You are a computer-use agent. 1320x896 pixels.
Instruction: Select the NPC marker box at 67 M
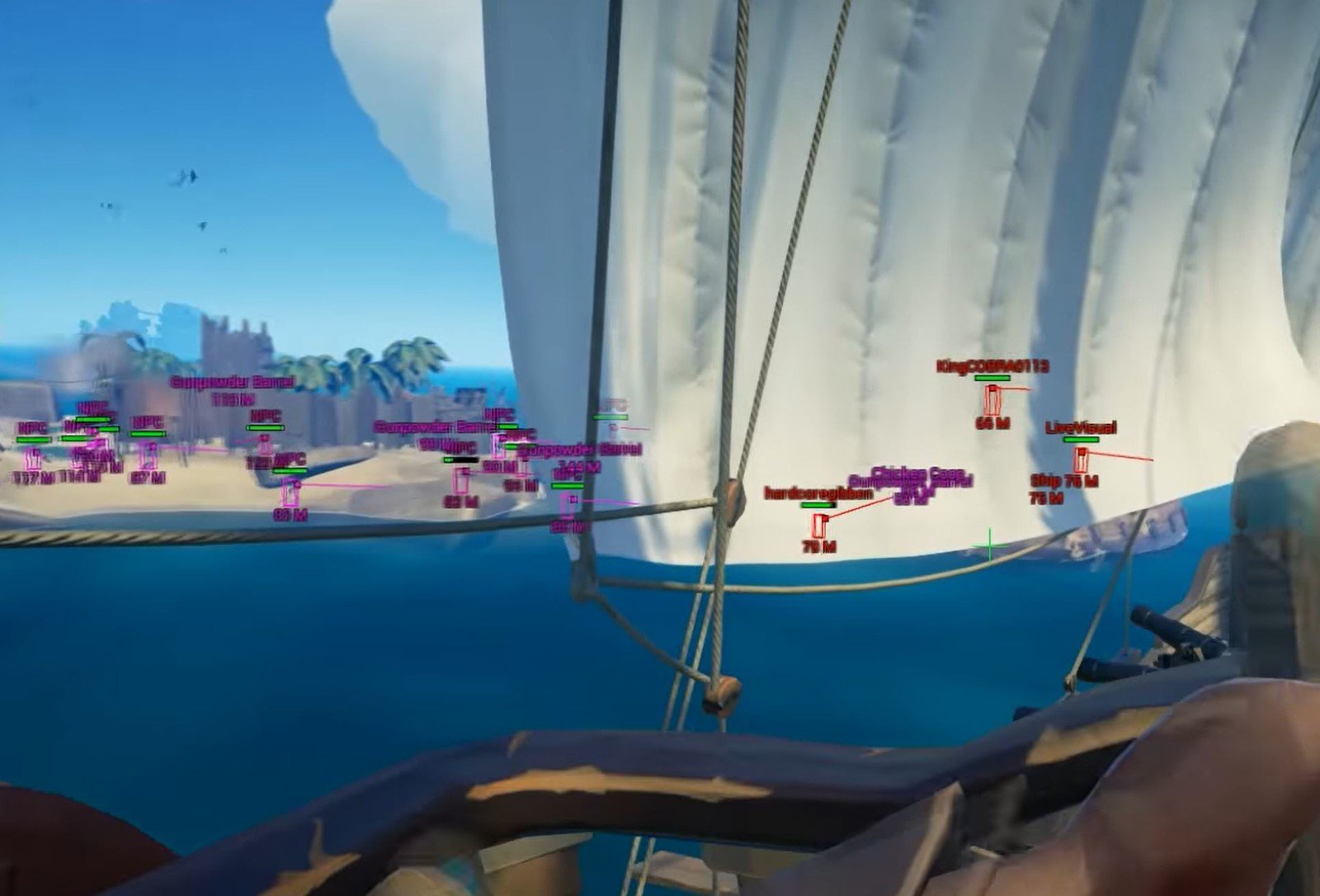pyautogui.click(x=149, y=456)
